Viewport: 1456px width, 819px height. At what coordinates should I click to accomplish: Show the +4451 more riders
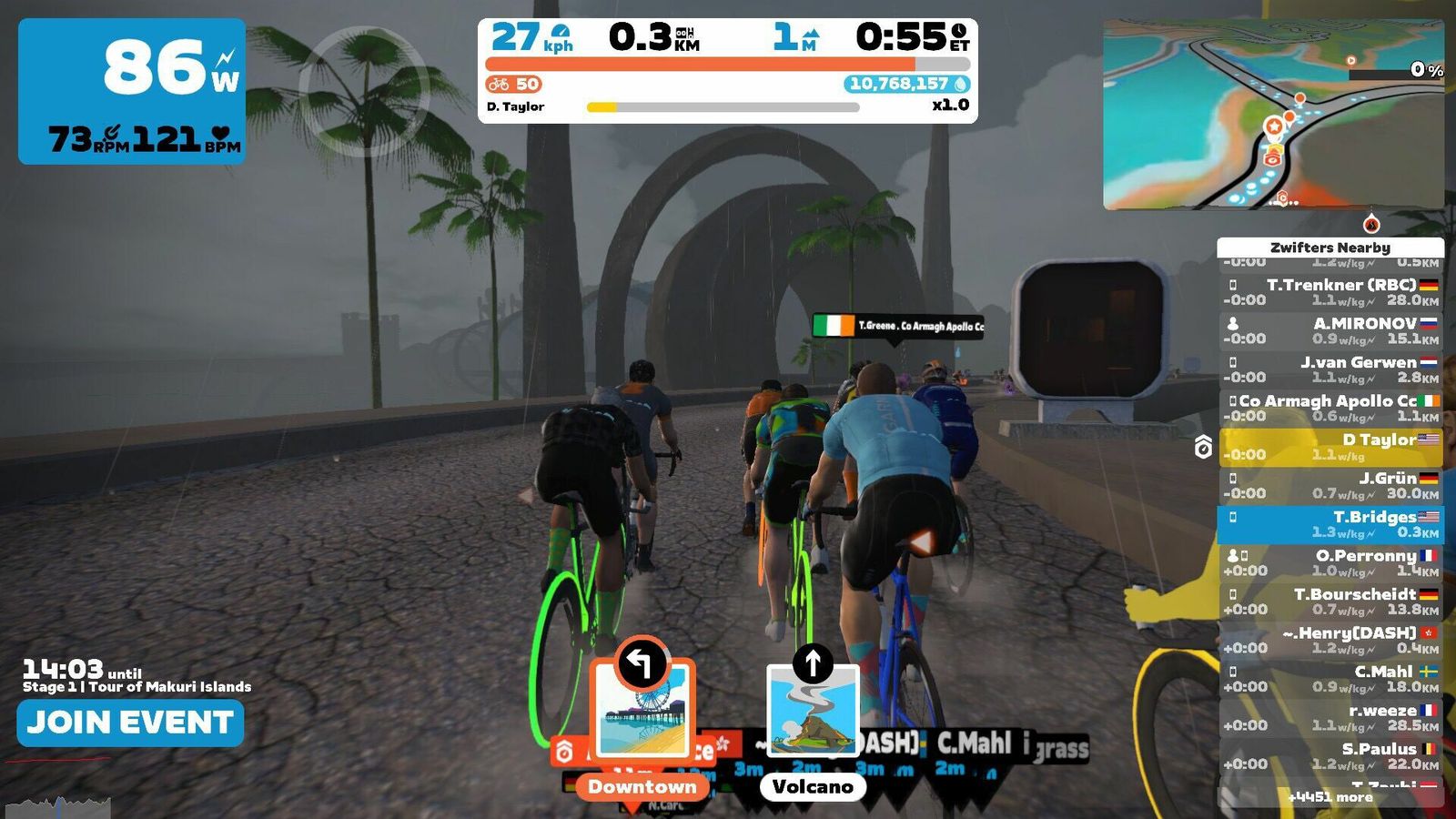tap(1330, 797)
